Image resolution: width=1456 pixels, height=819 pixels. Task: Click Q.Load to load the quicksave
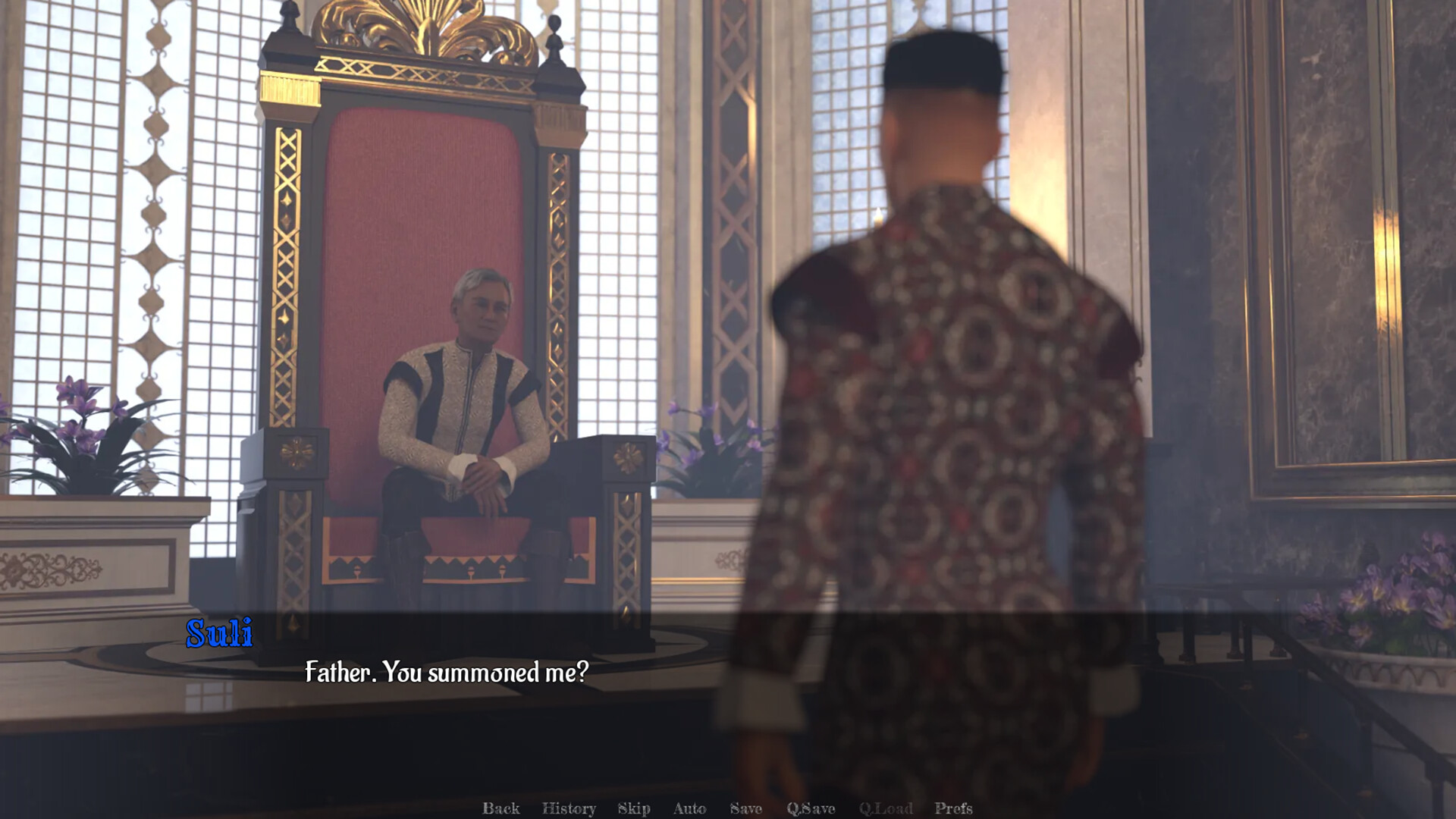coord(886,808)
